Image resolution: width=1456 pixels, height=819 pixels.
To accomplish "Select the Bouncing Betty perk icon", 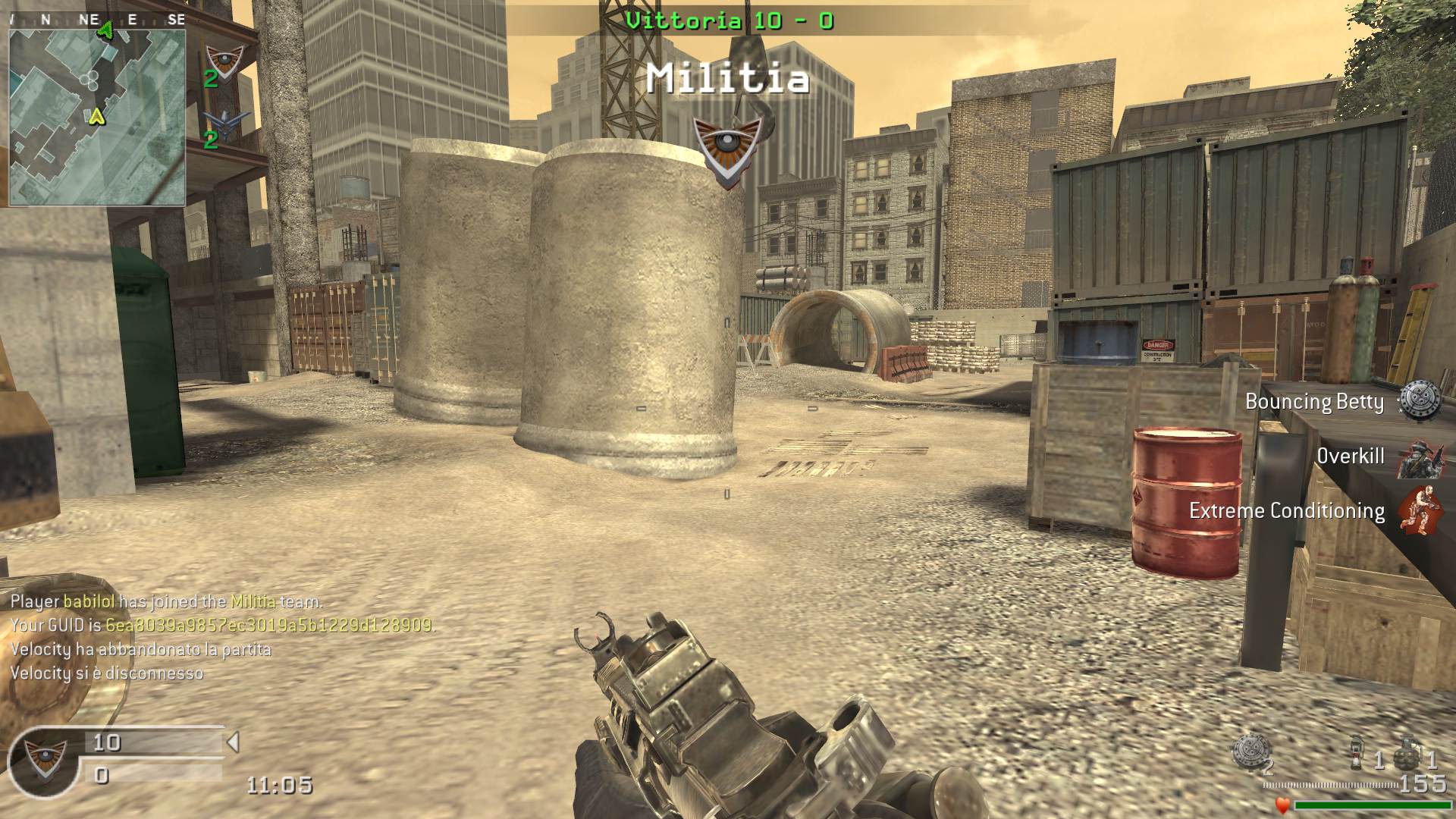I will (x=1419, y=401).
